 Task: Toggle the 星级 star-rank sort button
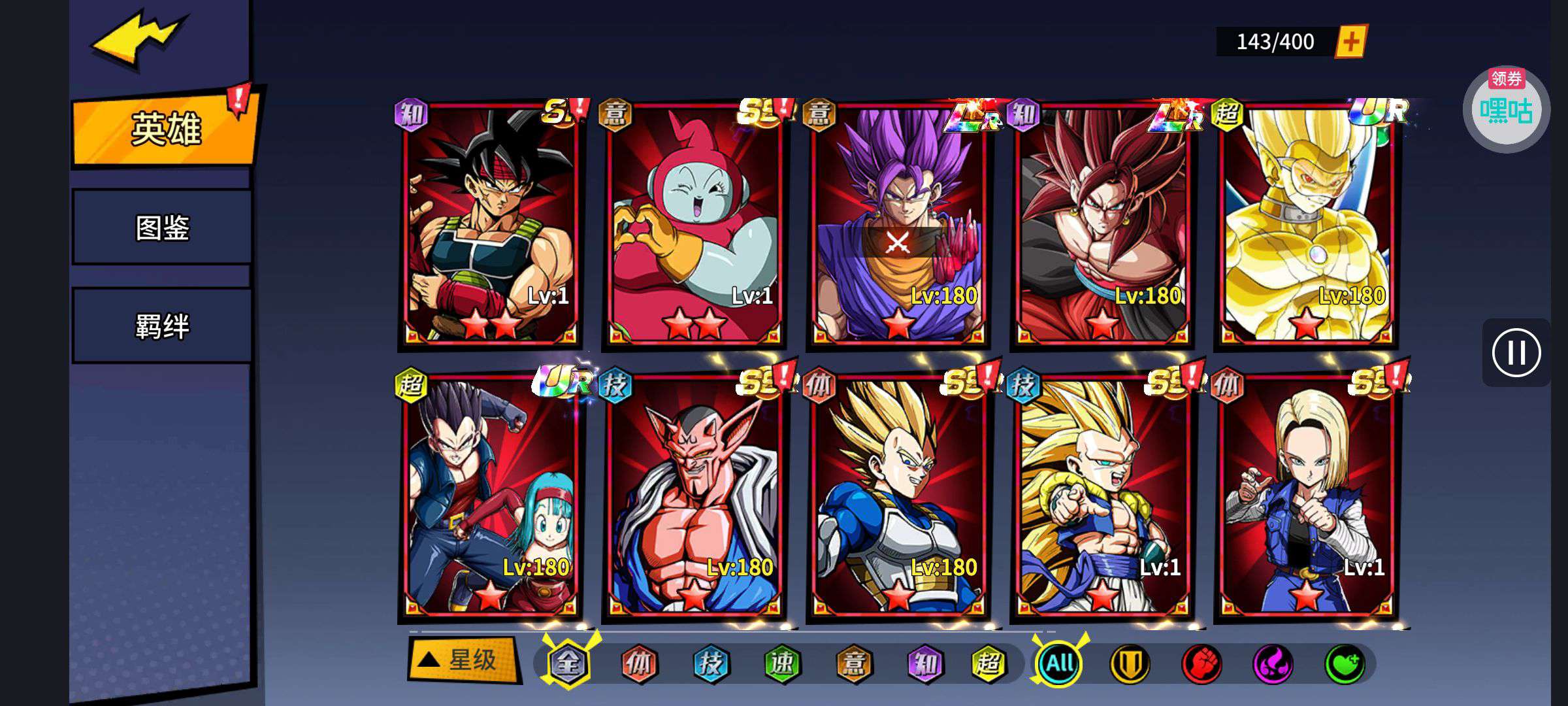pyautogui.click(x=463, y=660)
